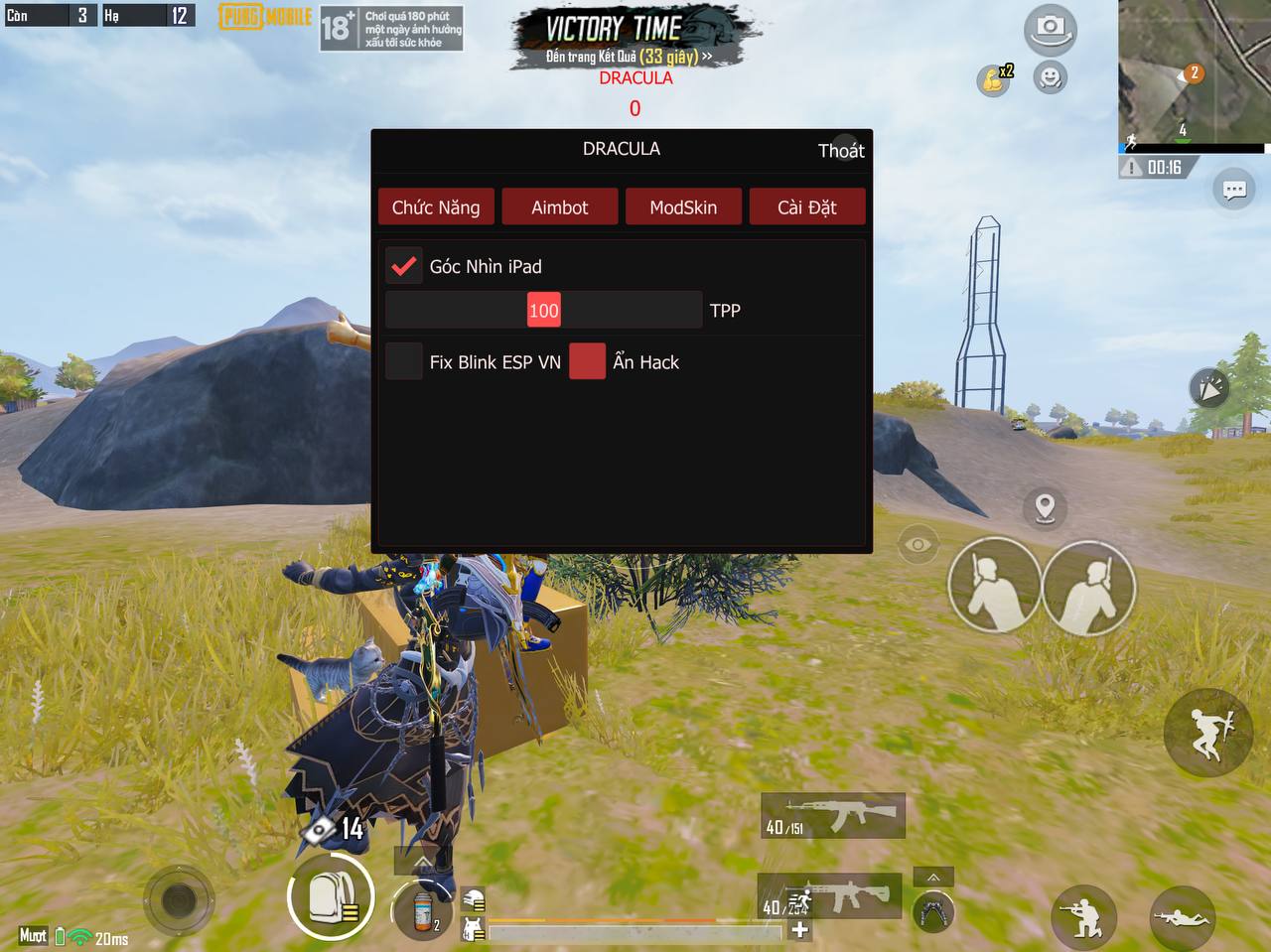Open the emote smiley wheel
This screenshot has width=1271, height=952.
coord(1050,78)
